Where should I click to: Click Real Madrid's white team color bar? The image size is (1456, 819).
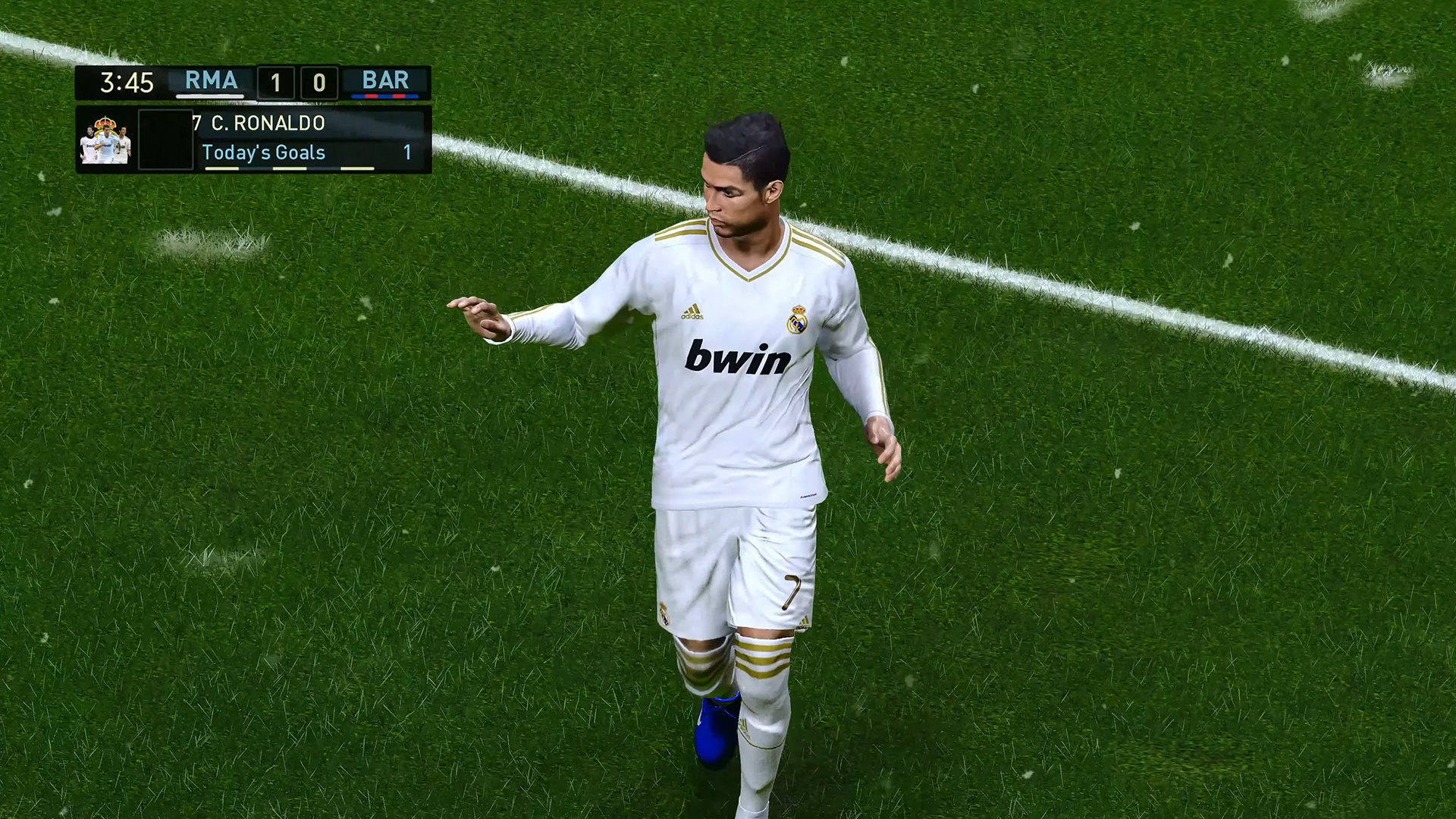209,96
